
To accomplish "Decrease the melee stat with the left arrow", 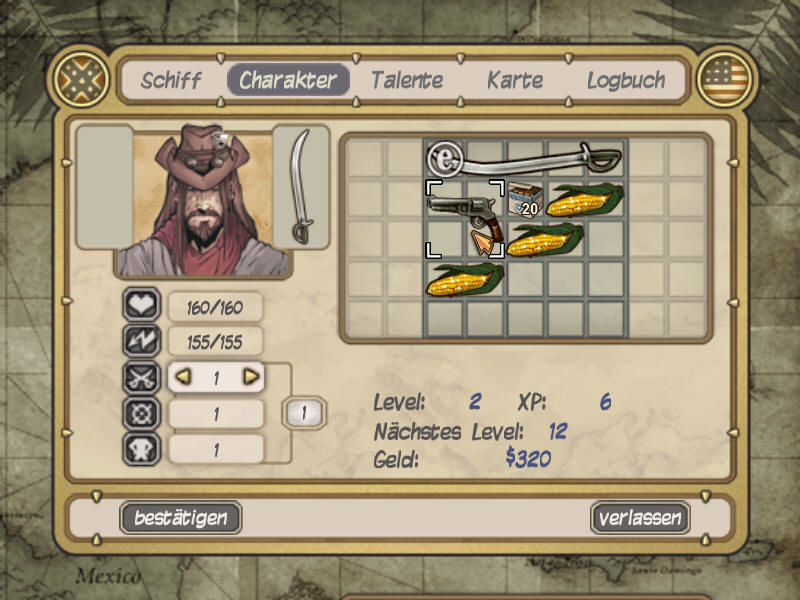I will [x=181, y=378].
